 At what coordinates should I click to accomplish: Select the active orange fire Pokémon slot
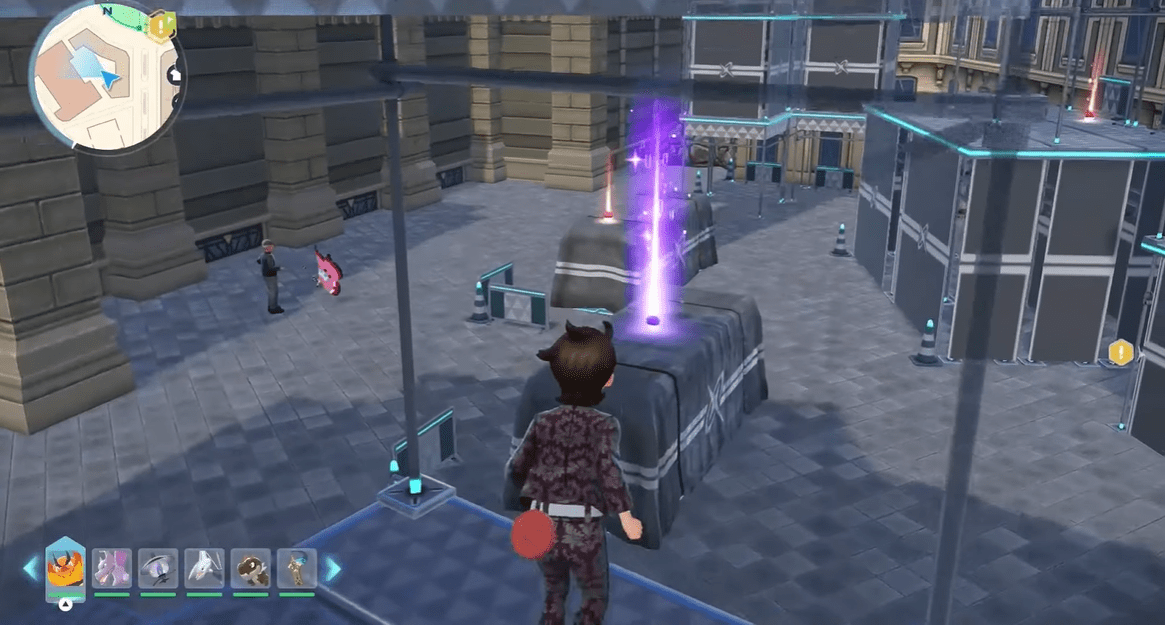coord(66,568)
